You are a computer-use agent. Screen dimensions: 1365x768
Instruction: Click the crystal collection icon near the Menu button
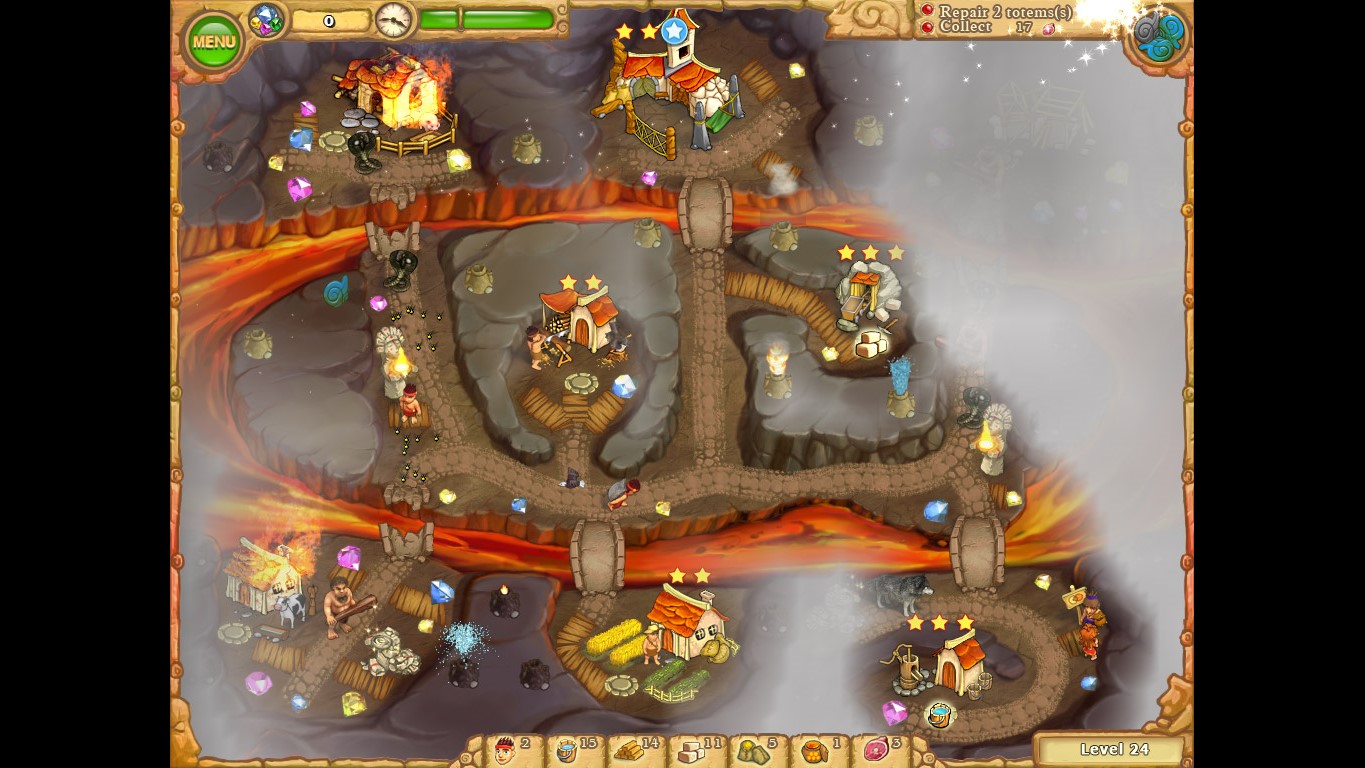264,18
